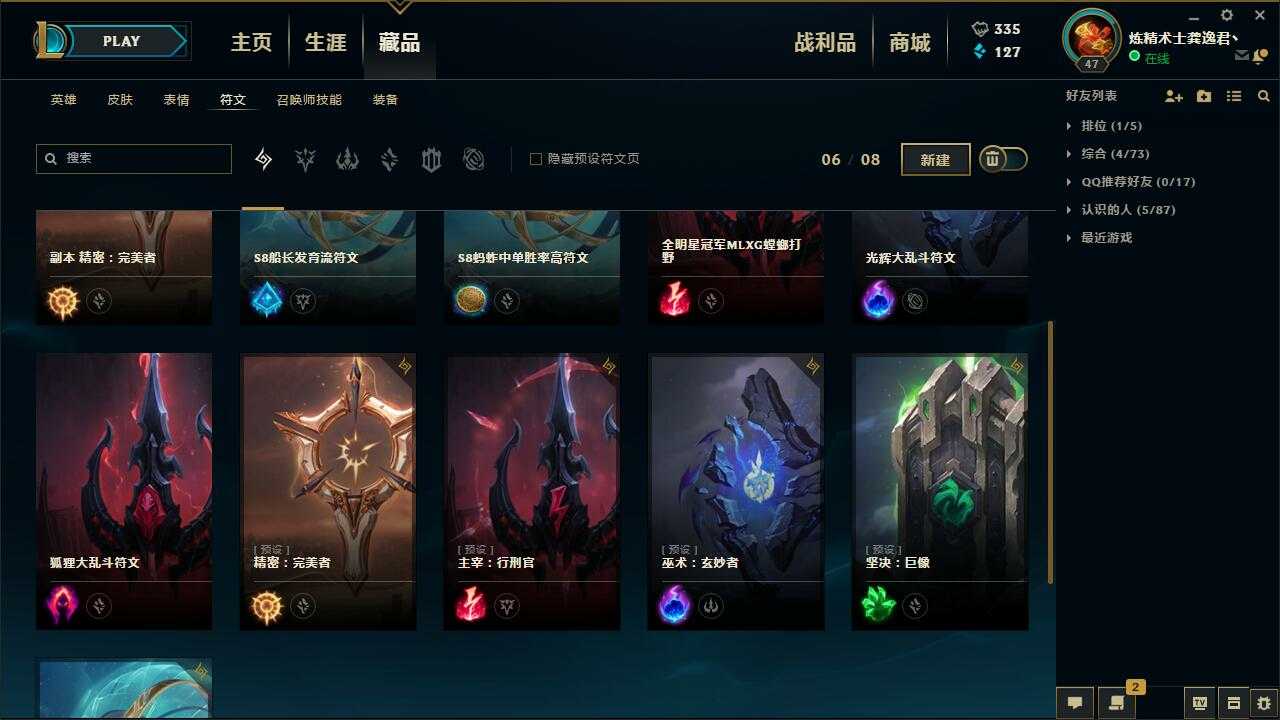Screen dimensions: 1280x720
Task: Click into the rune search field
Action: (x=133, y=159)
